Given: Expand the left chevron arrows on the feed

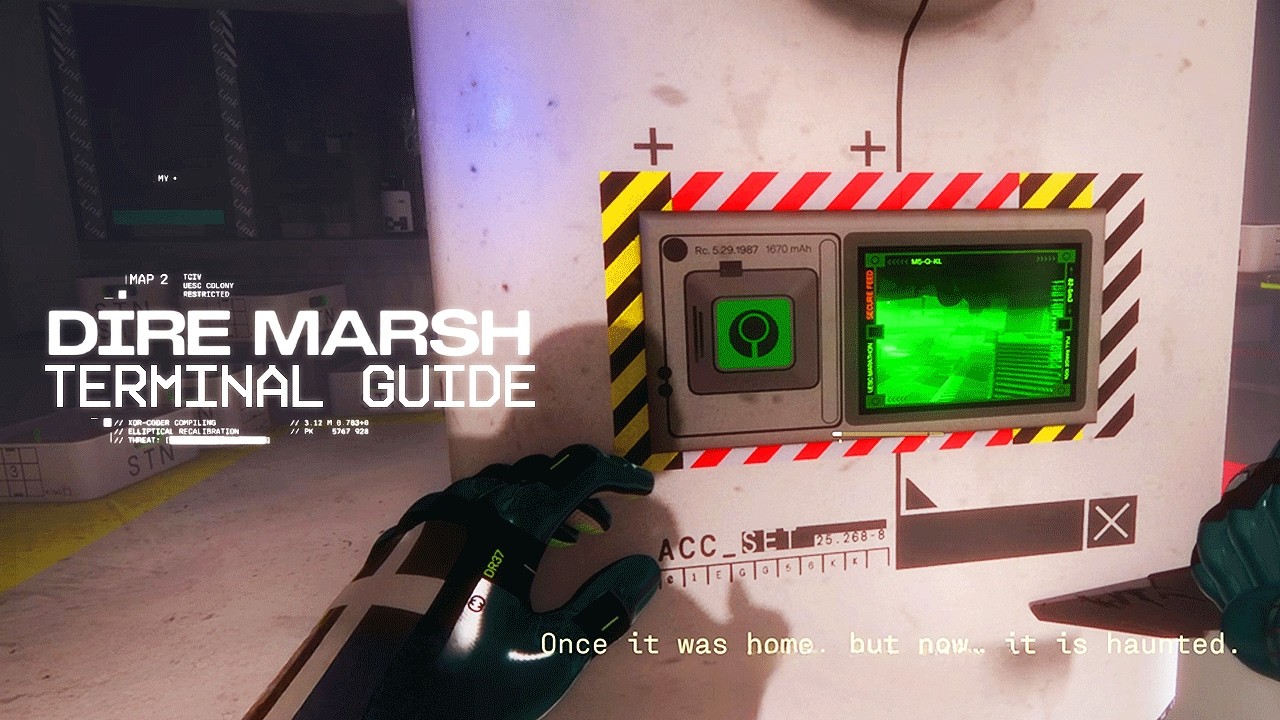Looking at the screenshot, I should pos(897,261).
